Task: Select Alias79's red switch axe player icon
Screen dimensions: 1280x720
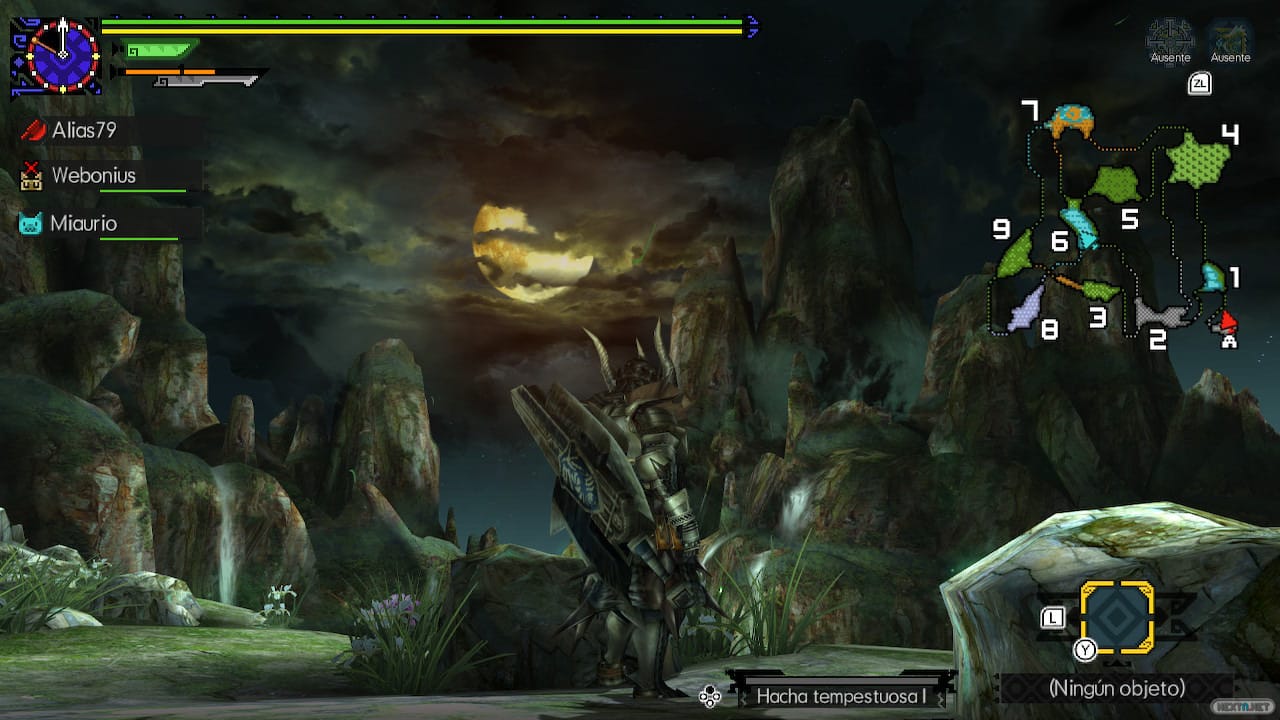Action: point(34,129)
